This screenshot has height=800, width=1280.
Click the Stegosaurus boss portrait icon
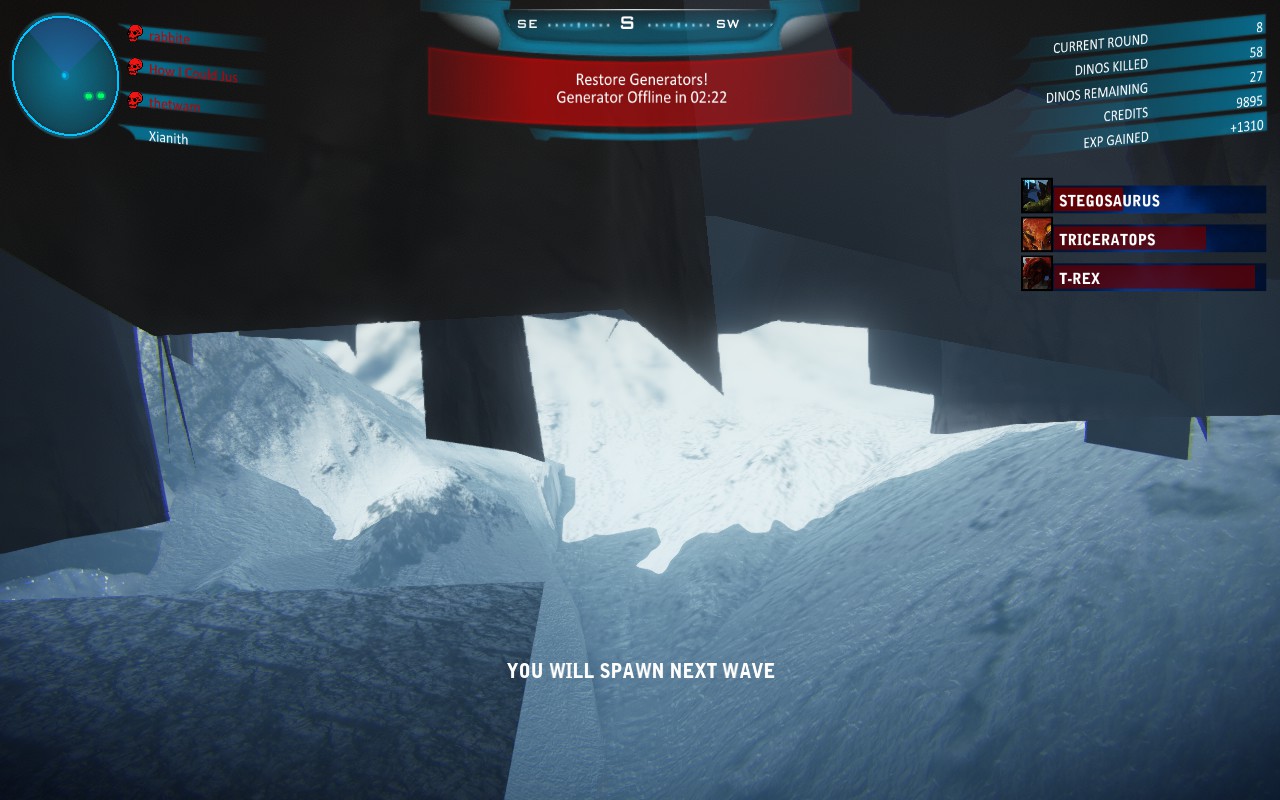[x=1036, y=196]
